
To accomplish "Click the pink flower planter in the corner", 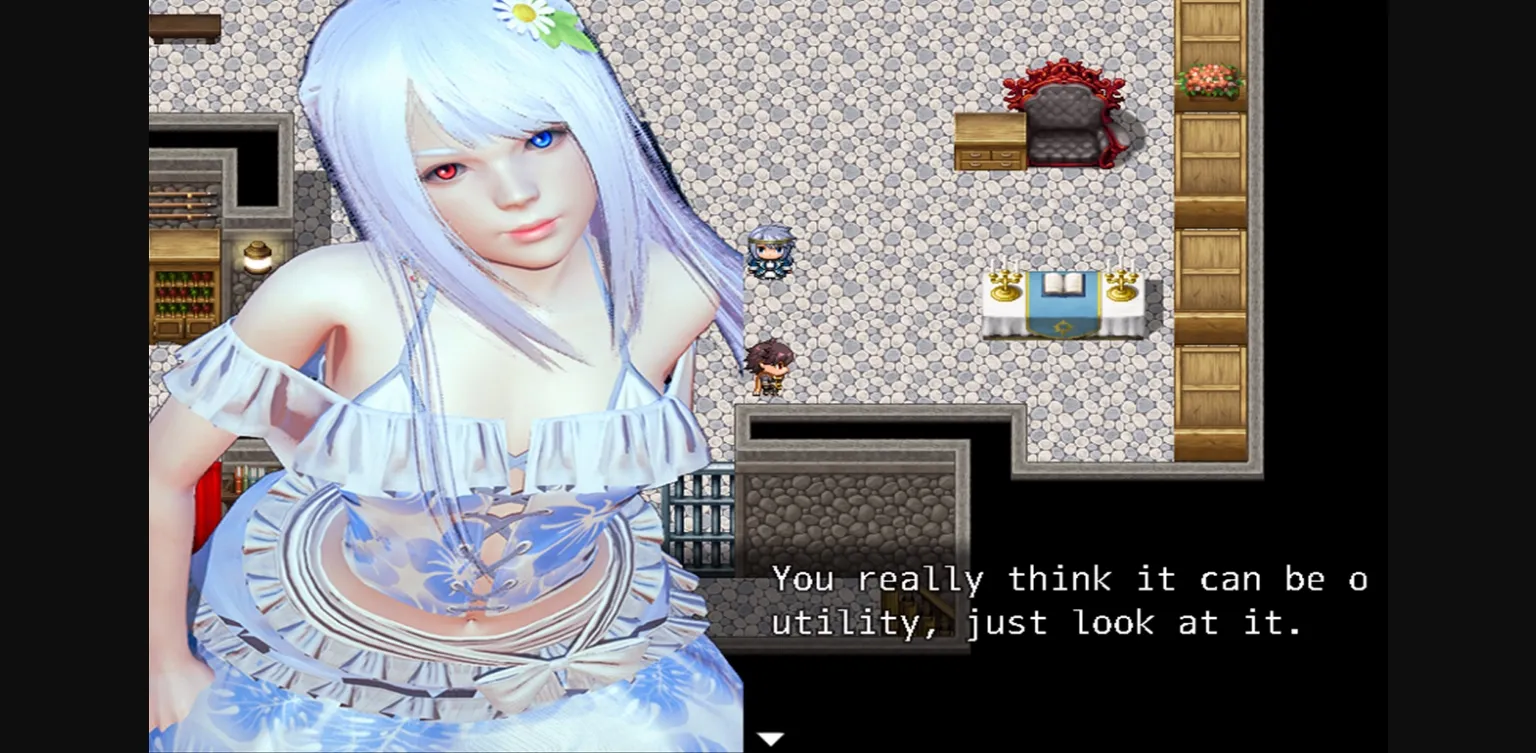I will click(1210, 82).
